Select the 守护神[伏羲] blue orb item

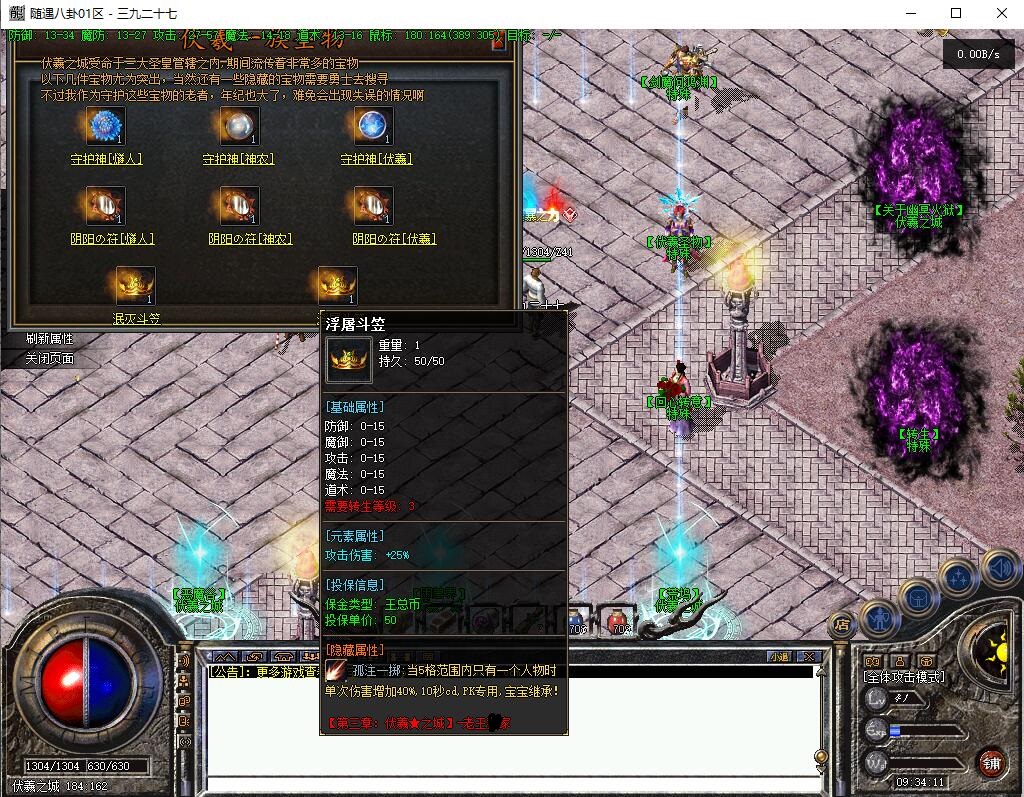[x=373, y=126]
